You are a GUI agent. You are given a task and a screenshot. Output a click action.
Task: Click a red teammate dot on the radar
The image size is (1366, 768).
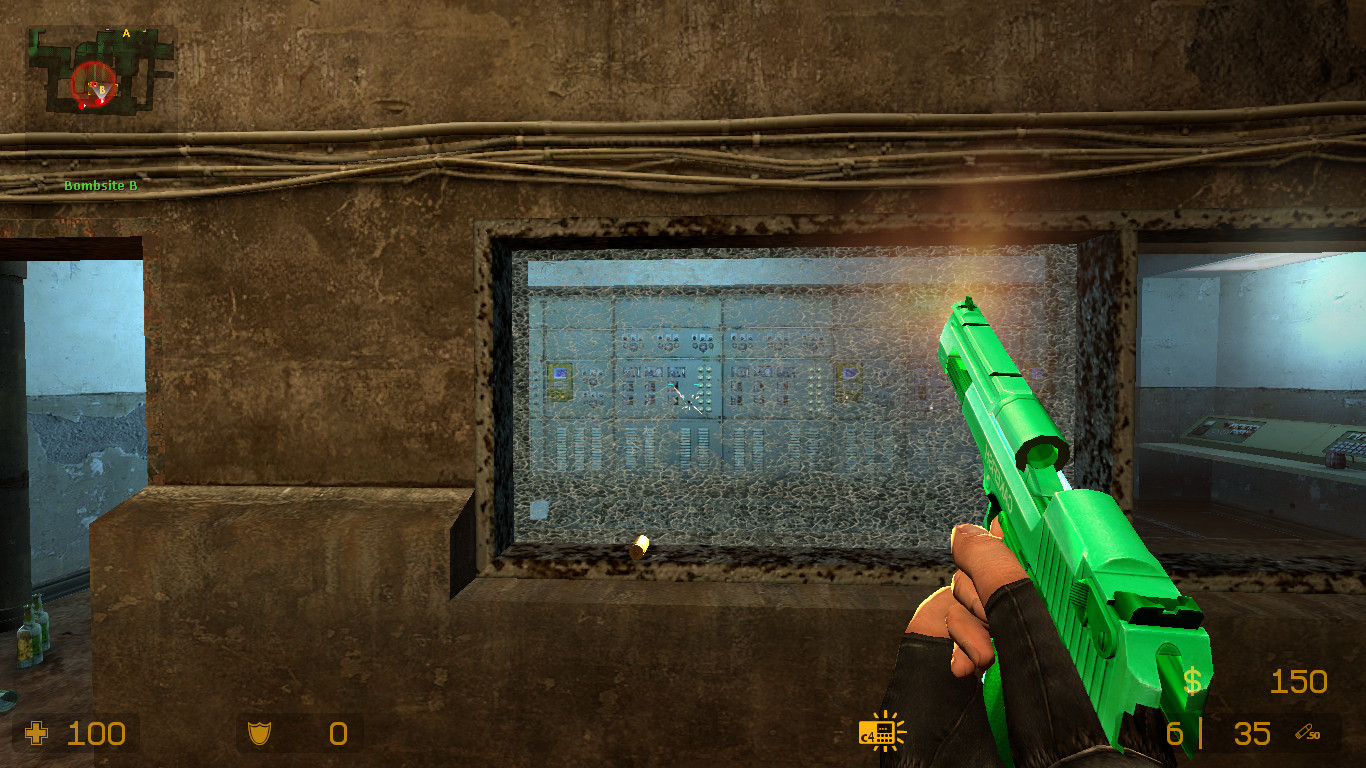click(82, 105)
